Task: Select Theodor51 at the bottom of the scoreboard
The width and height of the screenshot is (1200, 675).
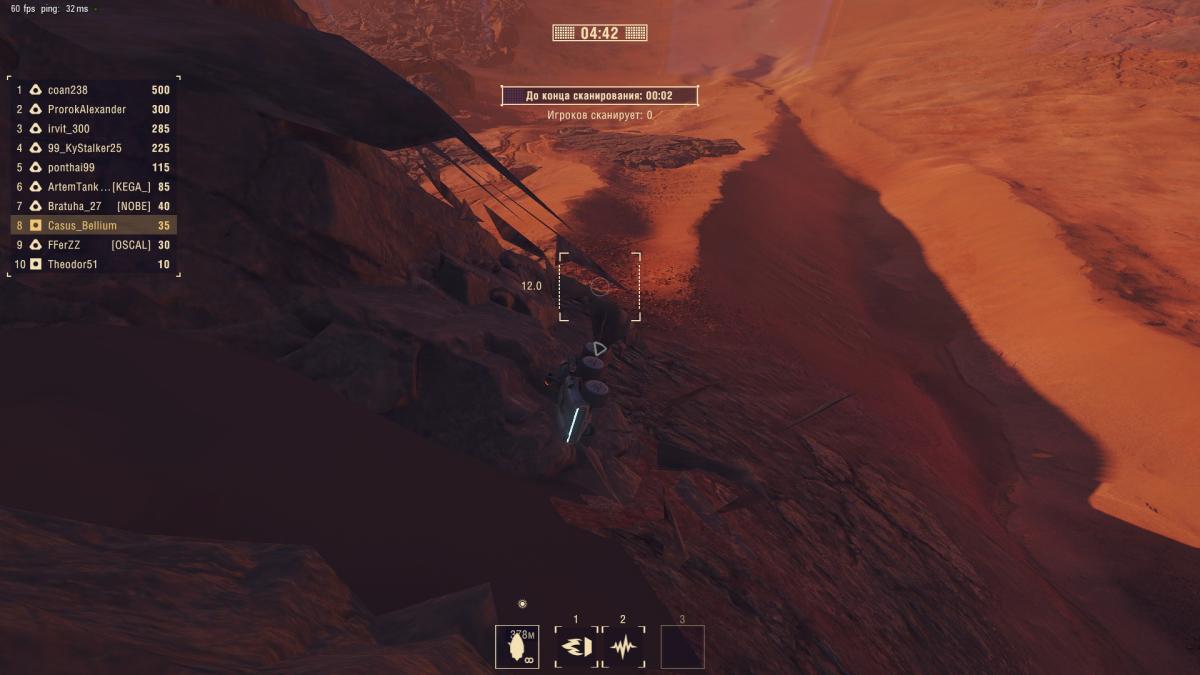Action: pyautogui.click(x=93, y=265)
